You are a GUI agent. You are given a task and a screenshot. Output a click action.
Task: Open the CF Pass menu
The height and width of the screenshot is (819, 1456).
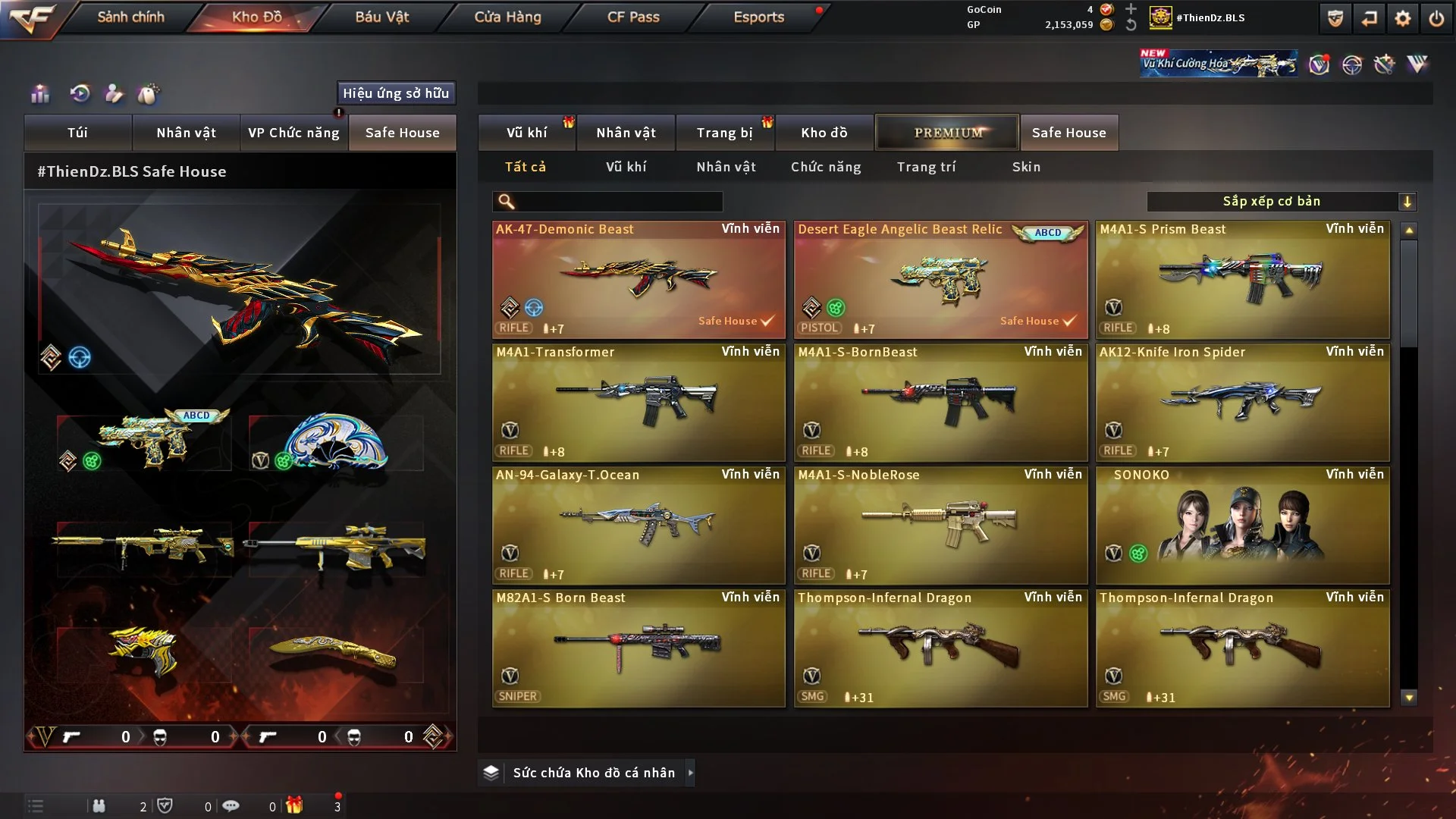[x=633, y=17]
